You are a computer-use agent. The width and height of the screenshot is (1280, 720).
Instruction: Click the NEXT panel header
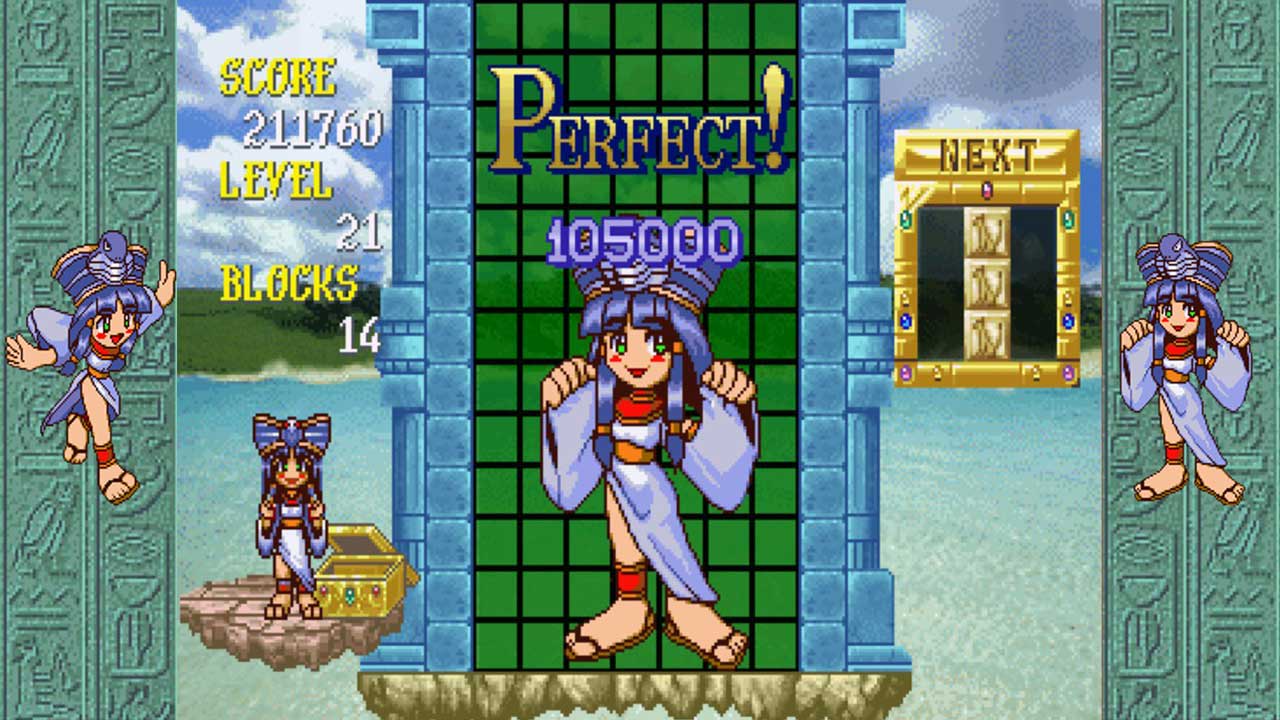point(987,154)
